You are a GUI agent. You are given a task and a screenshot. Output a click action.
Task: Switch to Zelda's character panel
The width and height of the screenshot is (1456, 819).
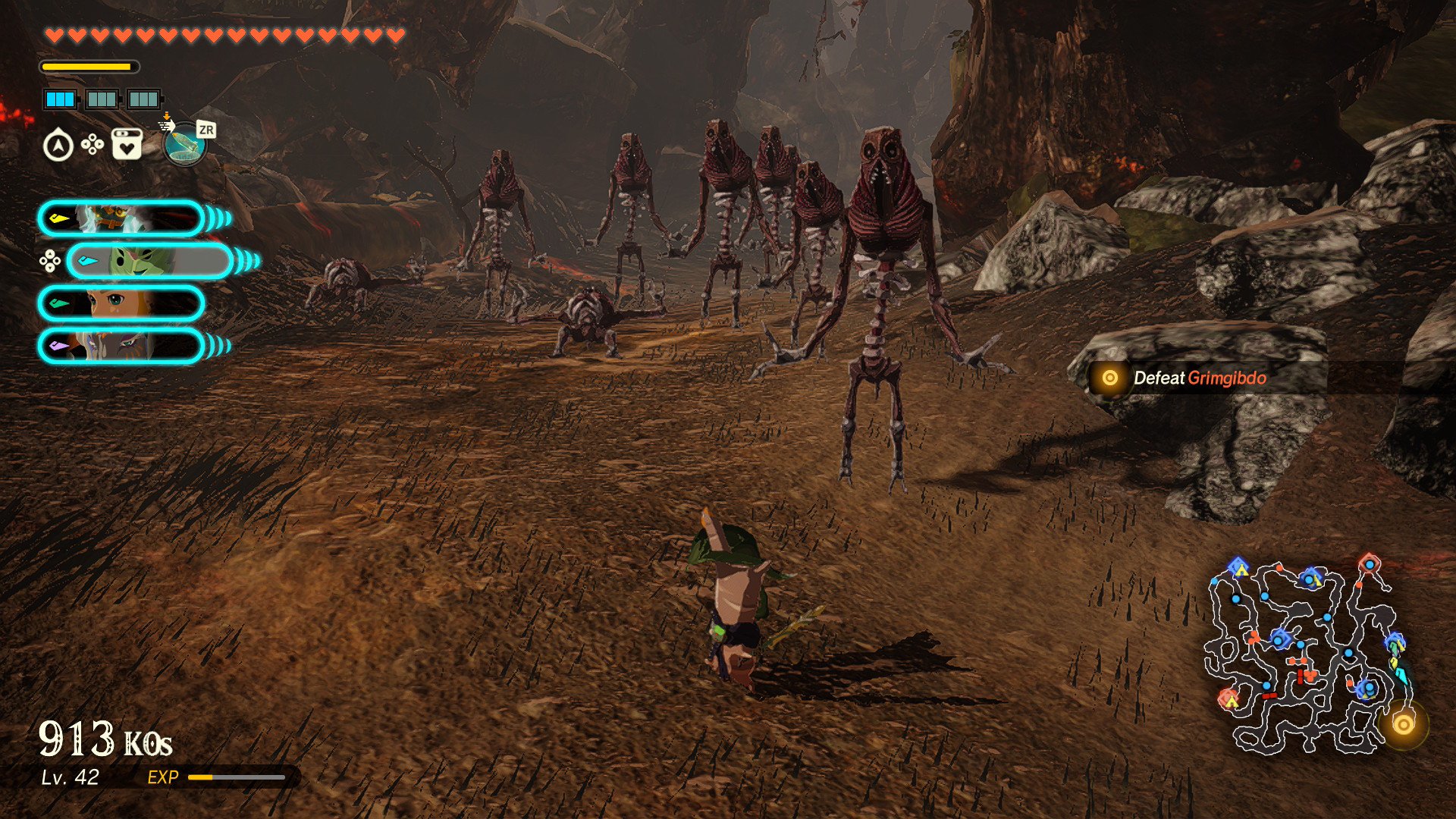pyautogui.click(x=121, y=303)
